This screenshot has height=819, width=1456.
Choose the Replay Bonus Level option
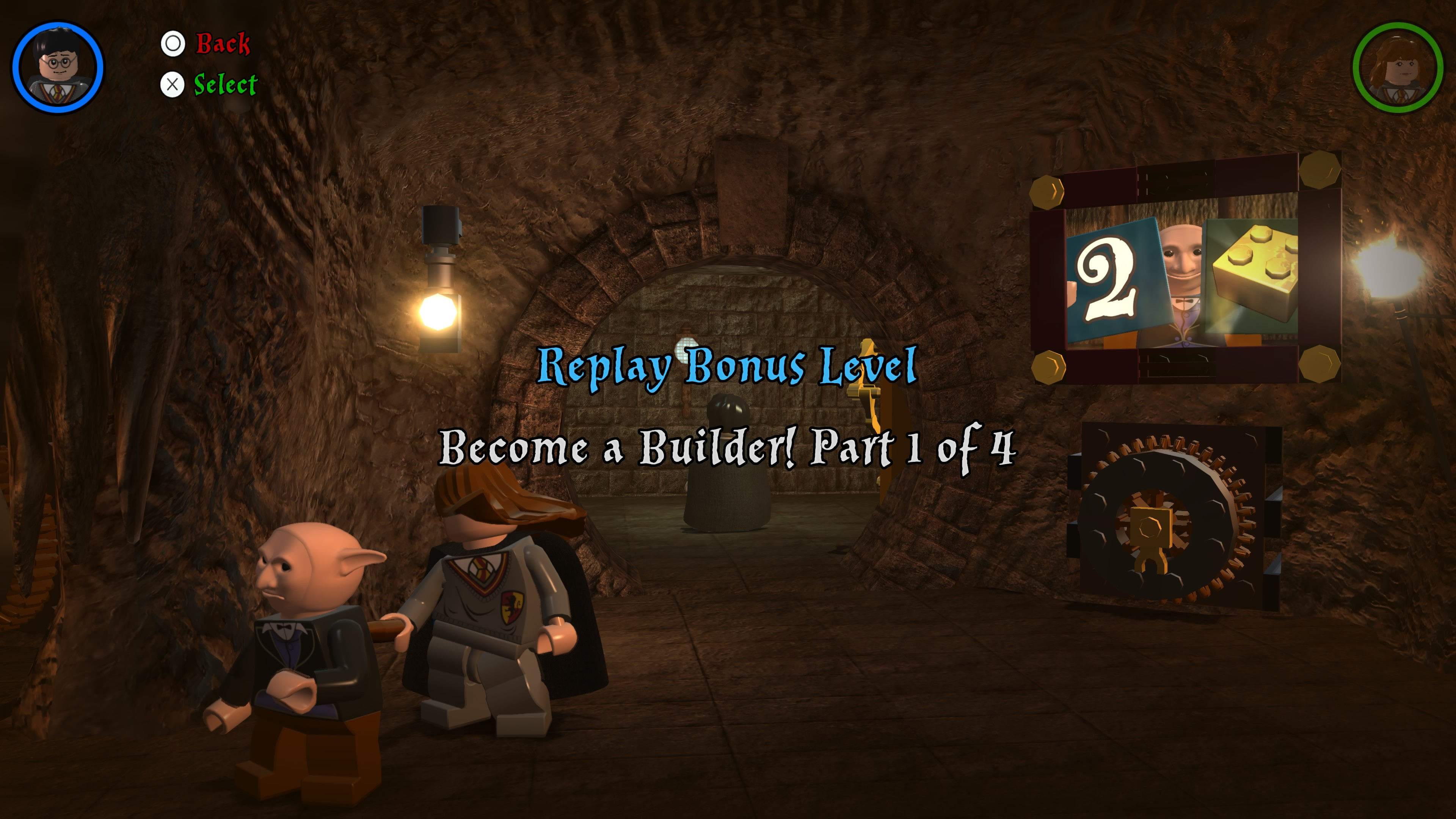727,366
